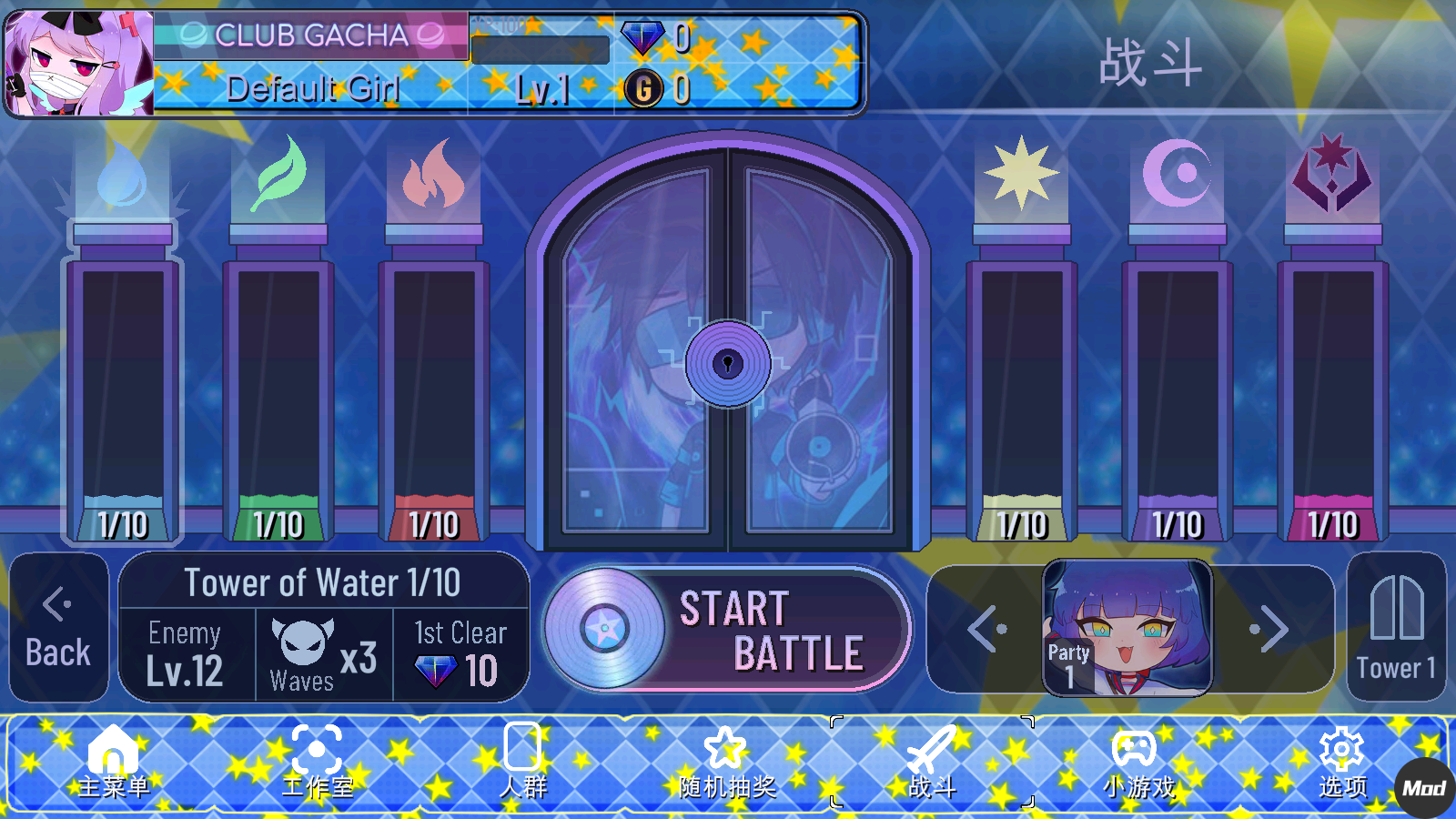Go to 主菜单 main menu
This screenshot has width=1456, height=819.
pyautogui.click(x=113, y=763)
